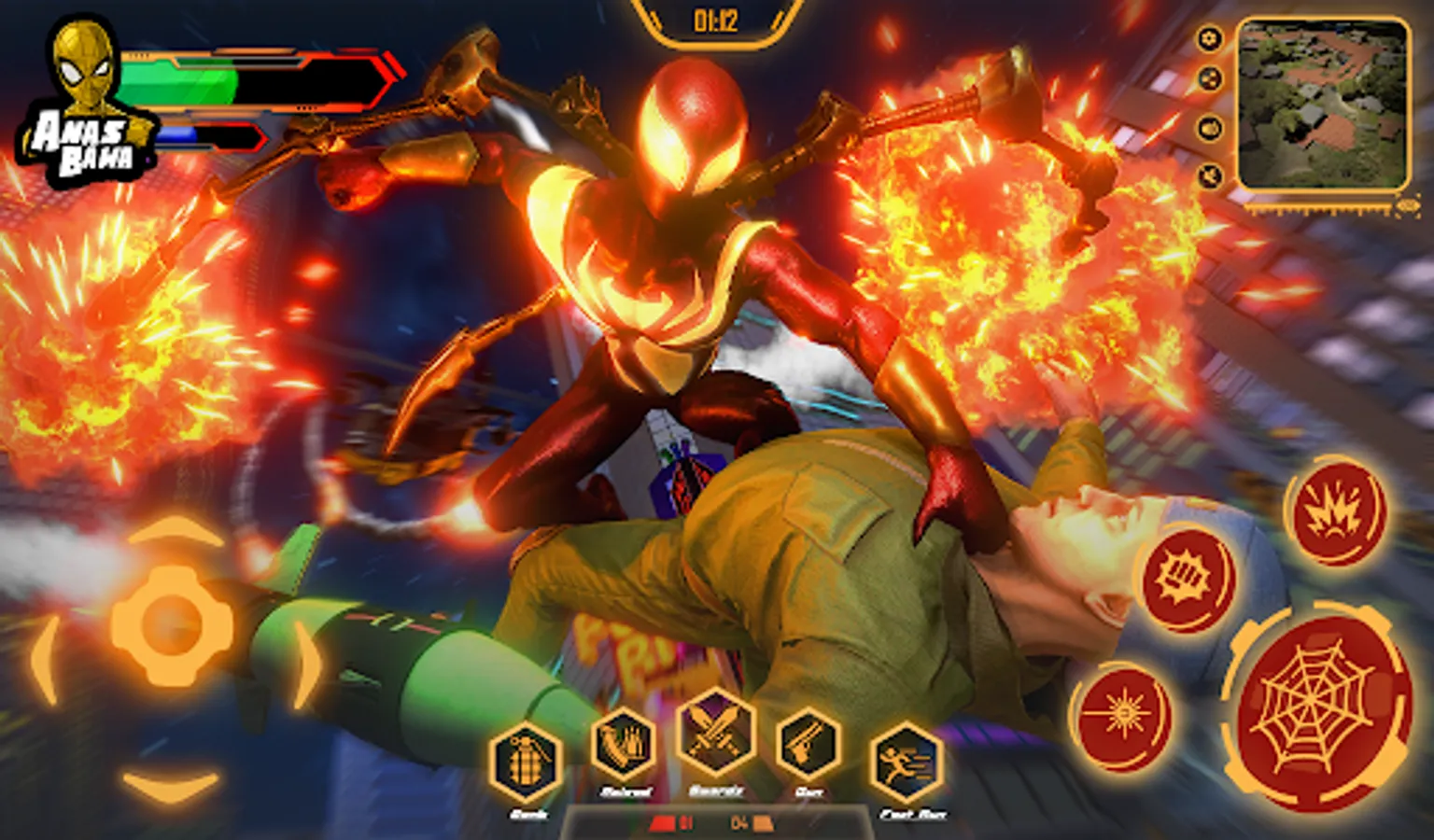Click the central joystick knob

[171, 623]
